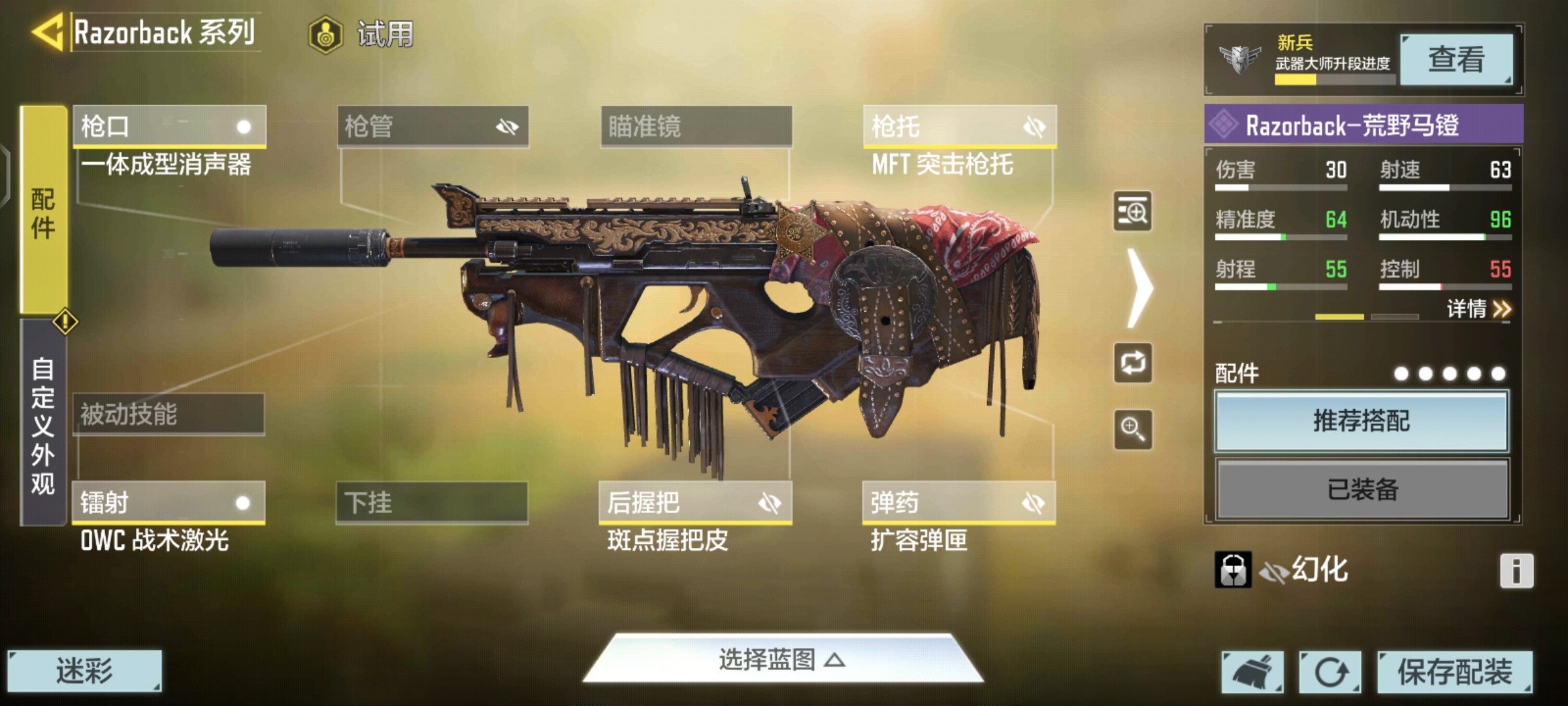1568x706 pixels.
Task: Switch to the 自定义外观 appearance tab
Action: (43, 424)
